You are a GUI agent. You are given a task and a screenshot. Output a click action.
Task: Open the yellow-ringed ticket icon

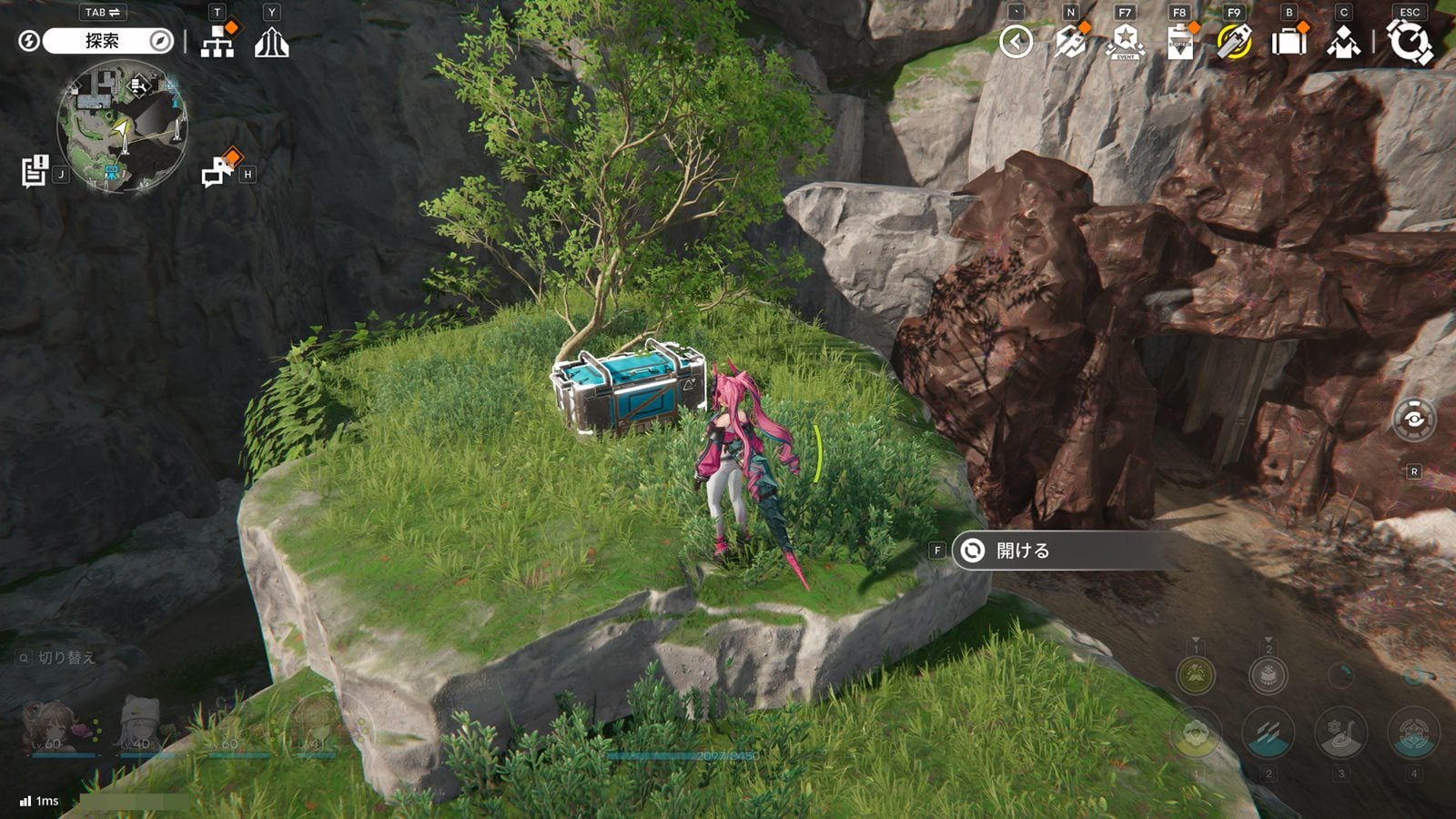point(1234,42)
